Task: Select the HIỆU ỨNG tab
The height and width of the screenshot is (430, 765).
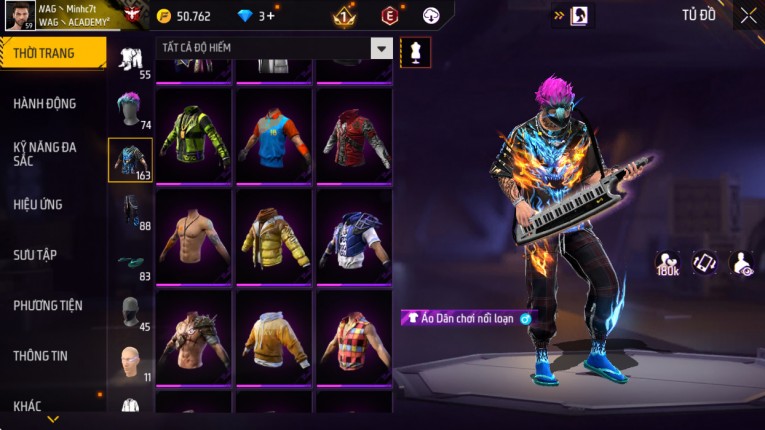Action: (x=38, y=204)
